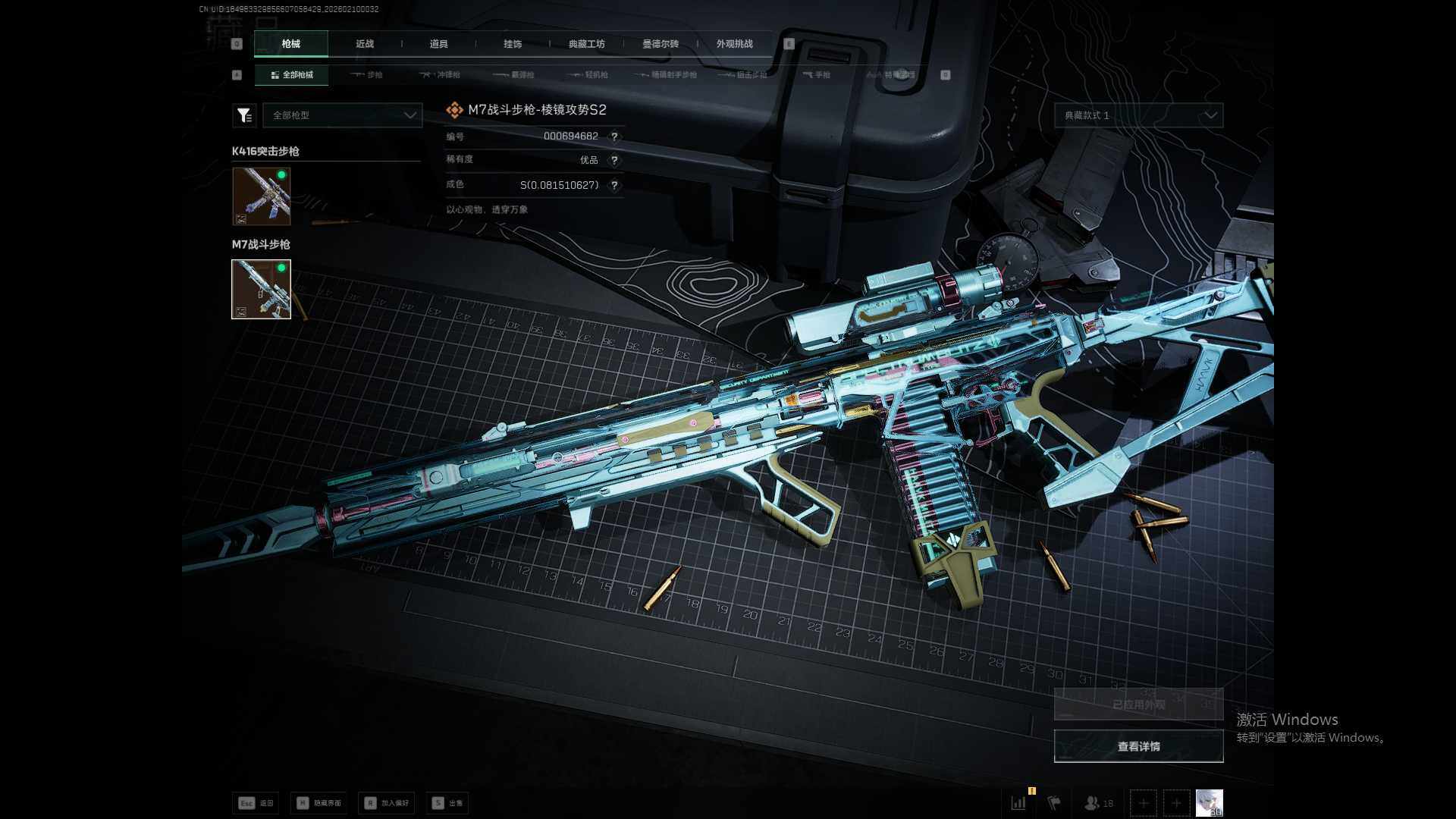Filter by 冲锋枪 submachine guns
The height and width of the screenshot is (819, 1456).
[441, 75]
